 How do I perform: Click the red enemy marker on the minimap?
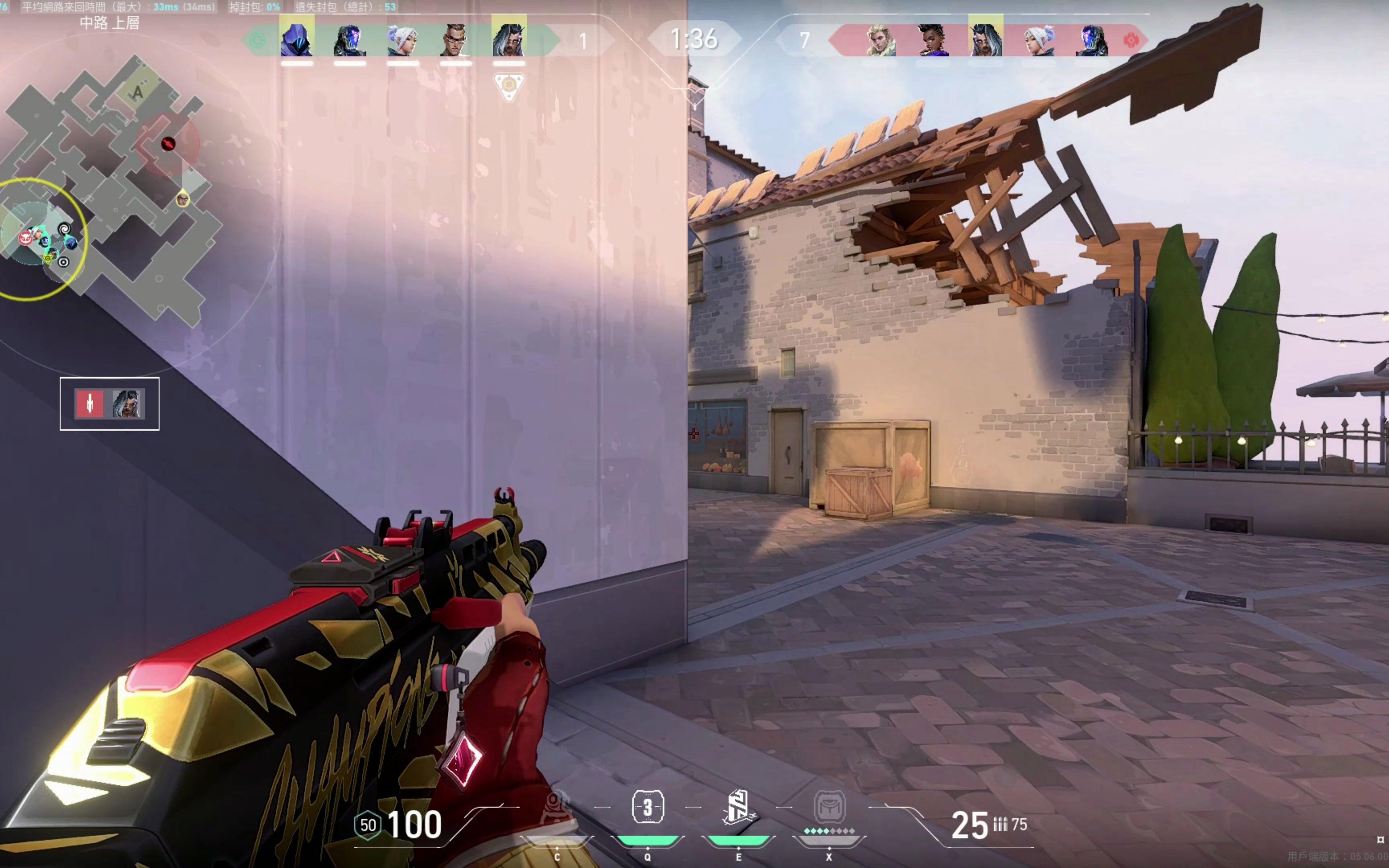[168, 143]
